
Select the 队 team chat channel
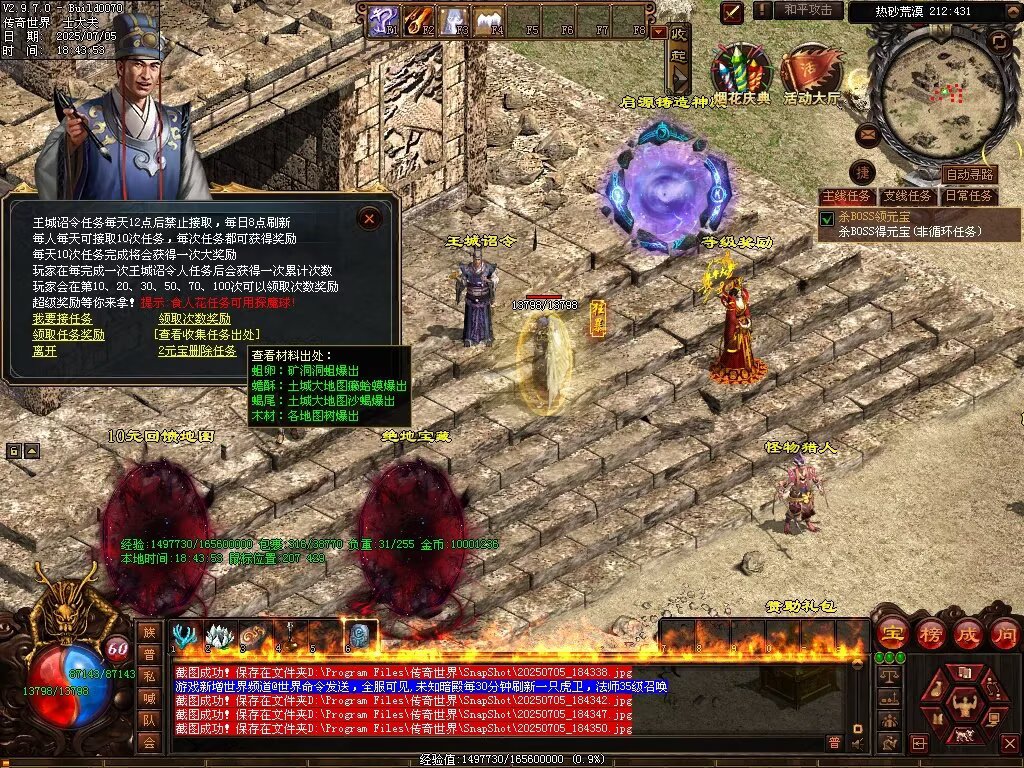tap(148, 718)
